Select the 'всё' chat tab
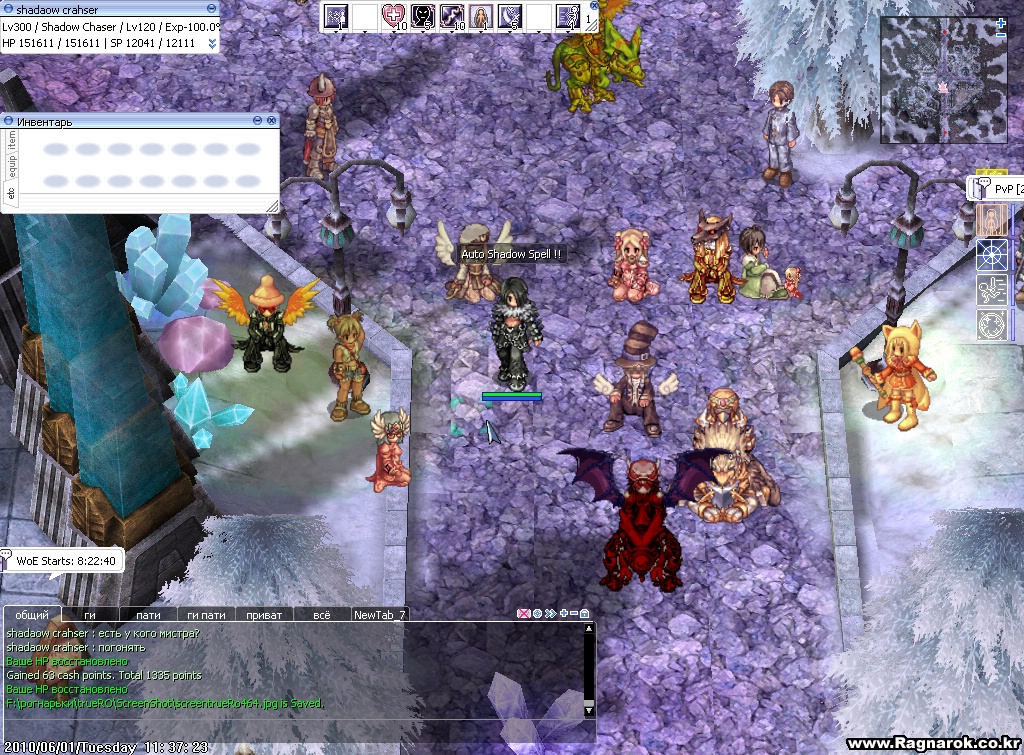This screenshot has width=1024, height=755. point(322,615)
